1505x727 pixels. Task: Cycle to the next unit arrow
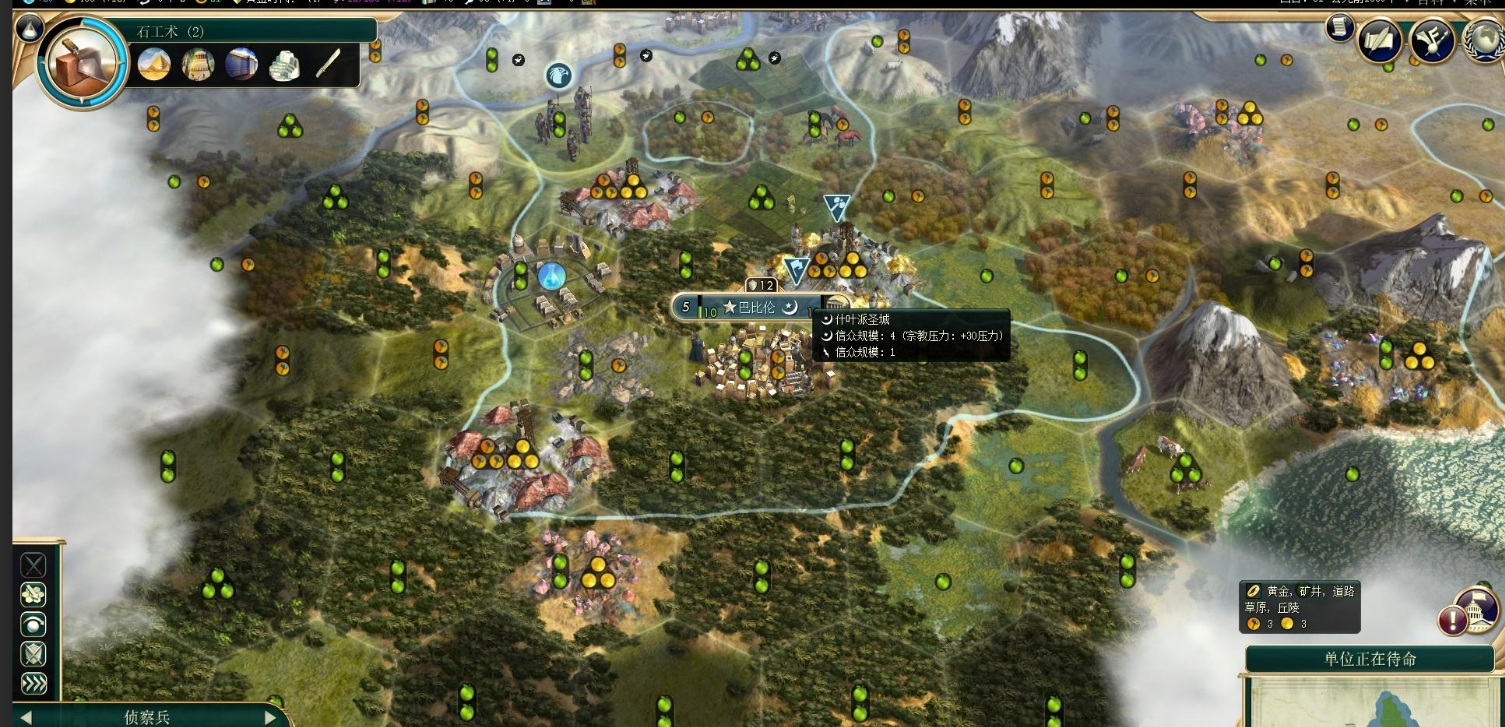tap(269, 717)
